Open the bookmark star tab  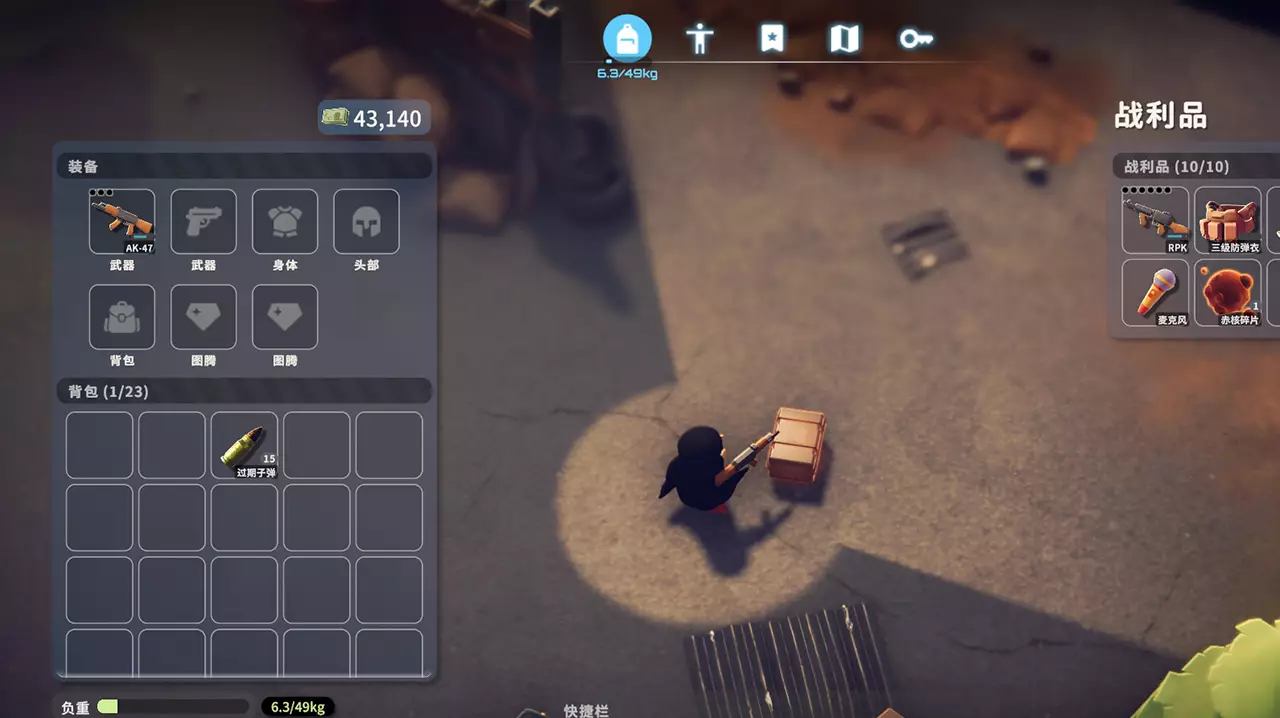coord(772,39)
